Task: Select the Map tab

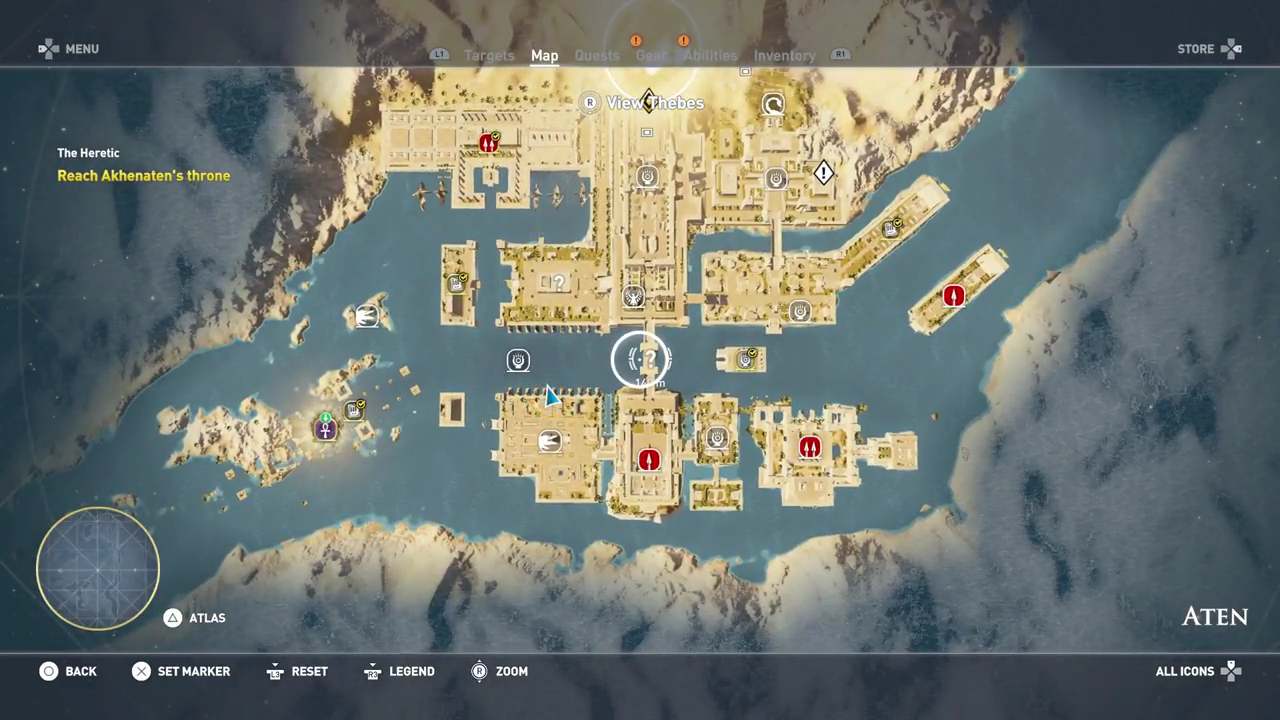Action: click(544, 56)
